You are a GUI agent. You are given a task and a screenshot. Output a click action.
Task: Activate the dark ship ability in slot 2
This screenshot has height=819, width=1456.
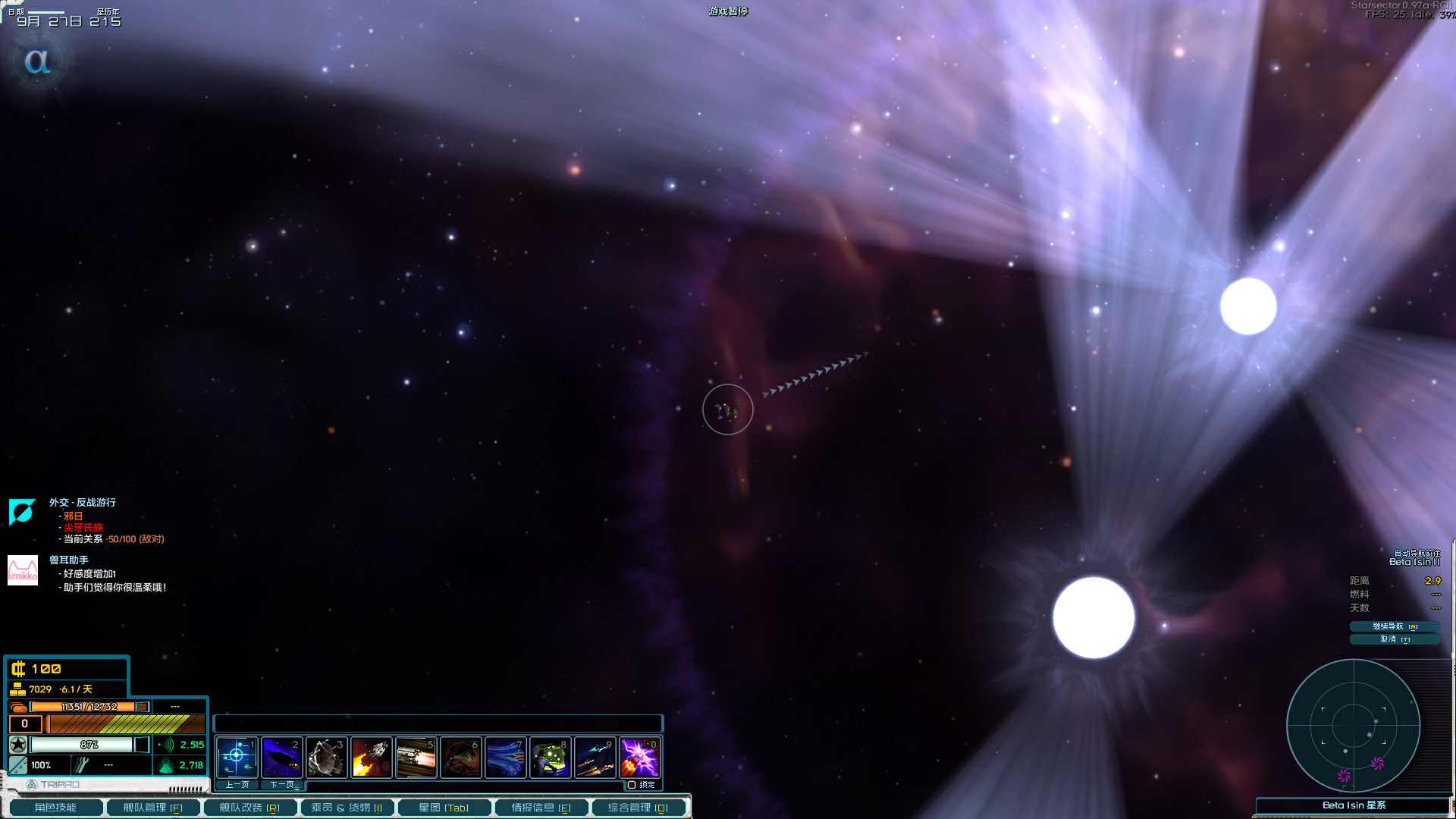tap(281, 757)
